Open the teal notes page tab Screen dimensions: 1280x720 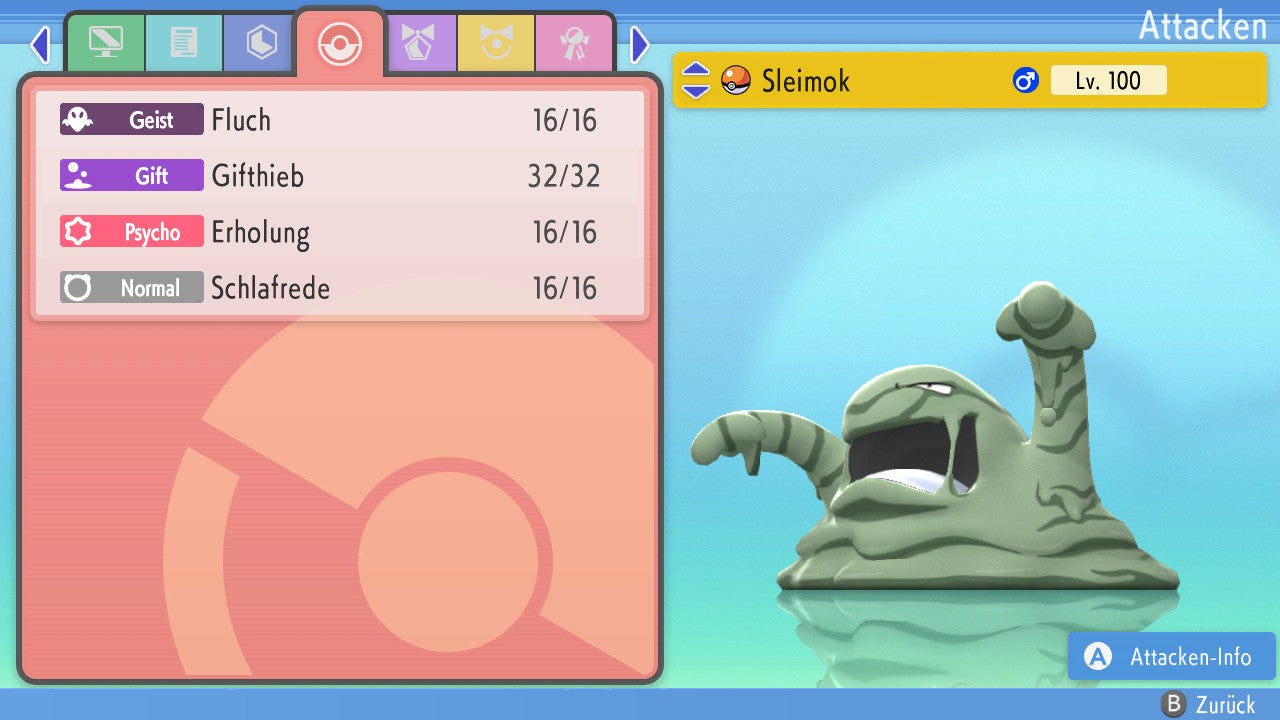click(x=183, y=43)
